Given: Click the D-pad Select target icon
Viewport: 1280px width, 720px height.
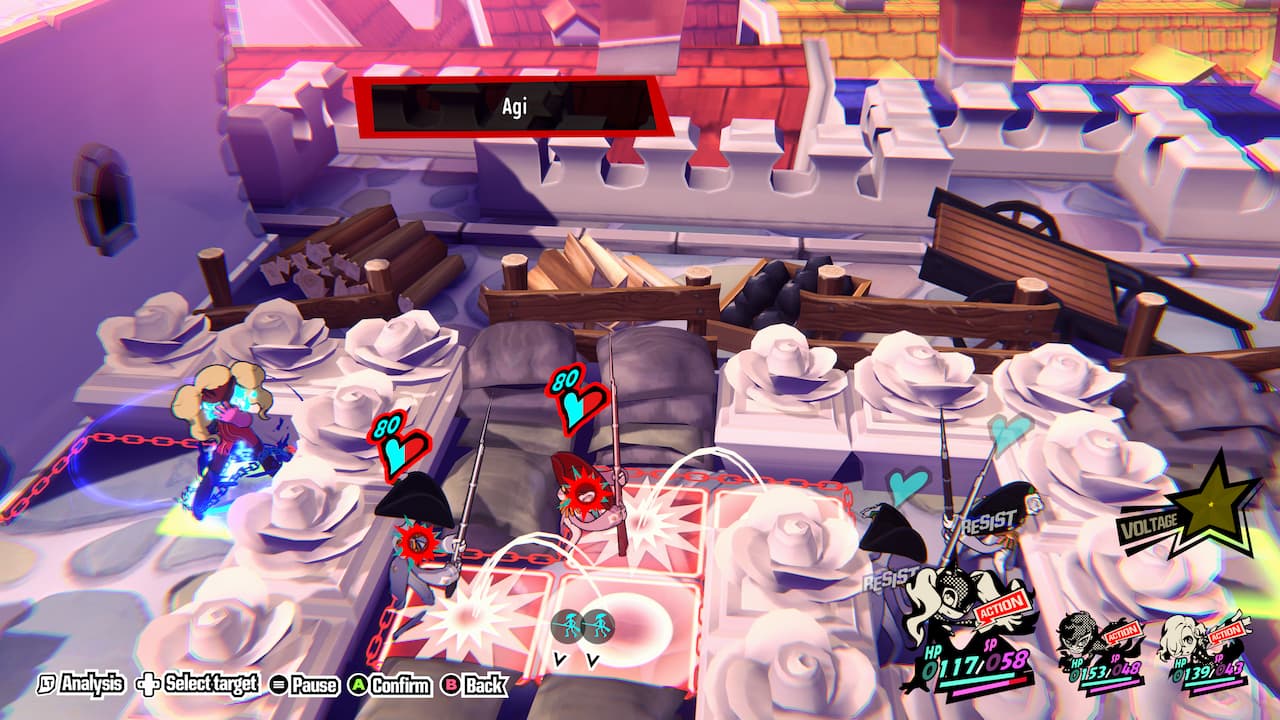Looking at the screenshot, I should 146,684.
